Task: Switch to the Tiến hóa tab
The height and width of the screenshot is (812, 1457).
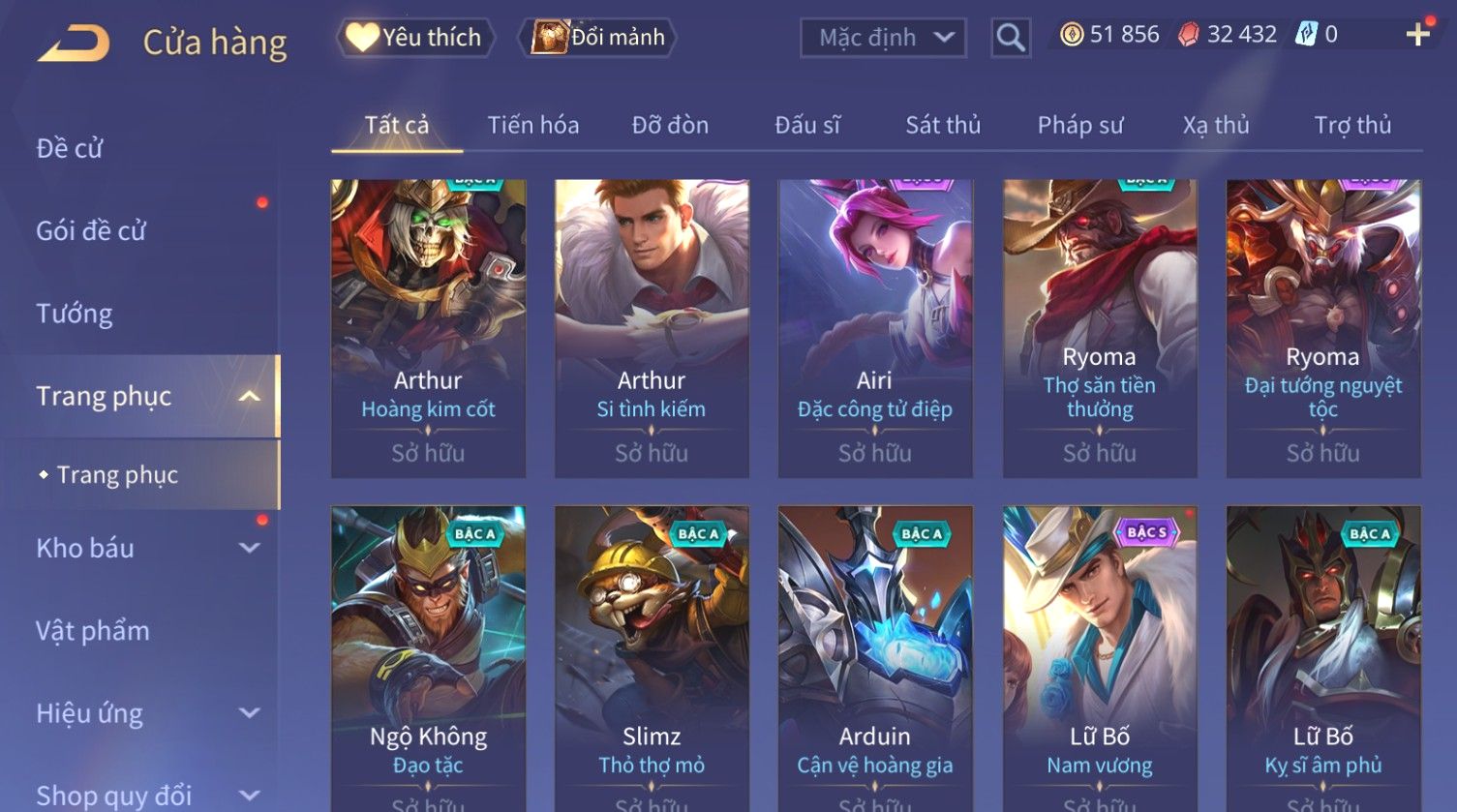Action: [x=532, y=125]
